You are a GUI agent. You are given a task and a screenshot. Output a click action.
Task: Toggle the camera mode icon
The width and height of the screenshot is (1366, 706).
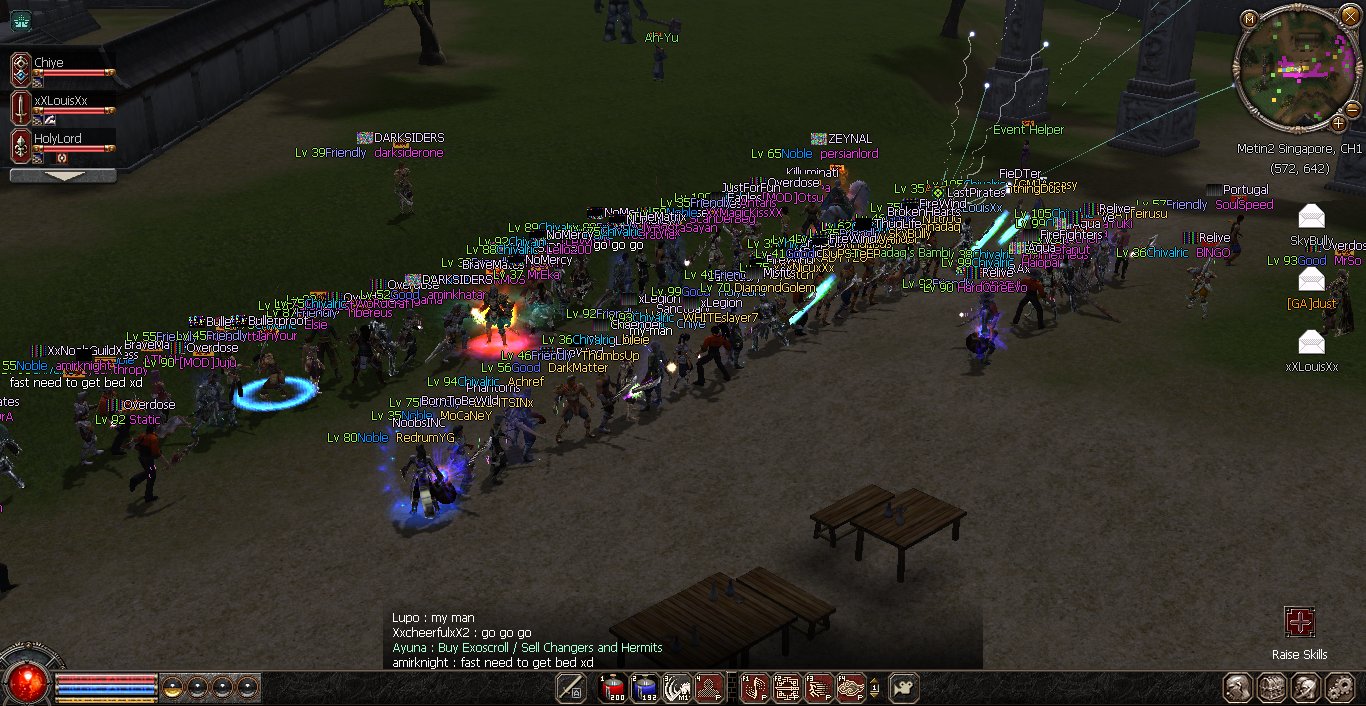pos(904,688)
